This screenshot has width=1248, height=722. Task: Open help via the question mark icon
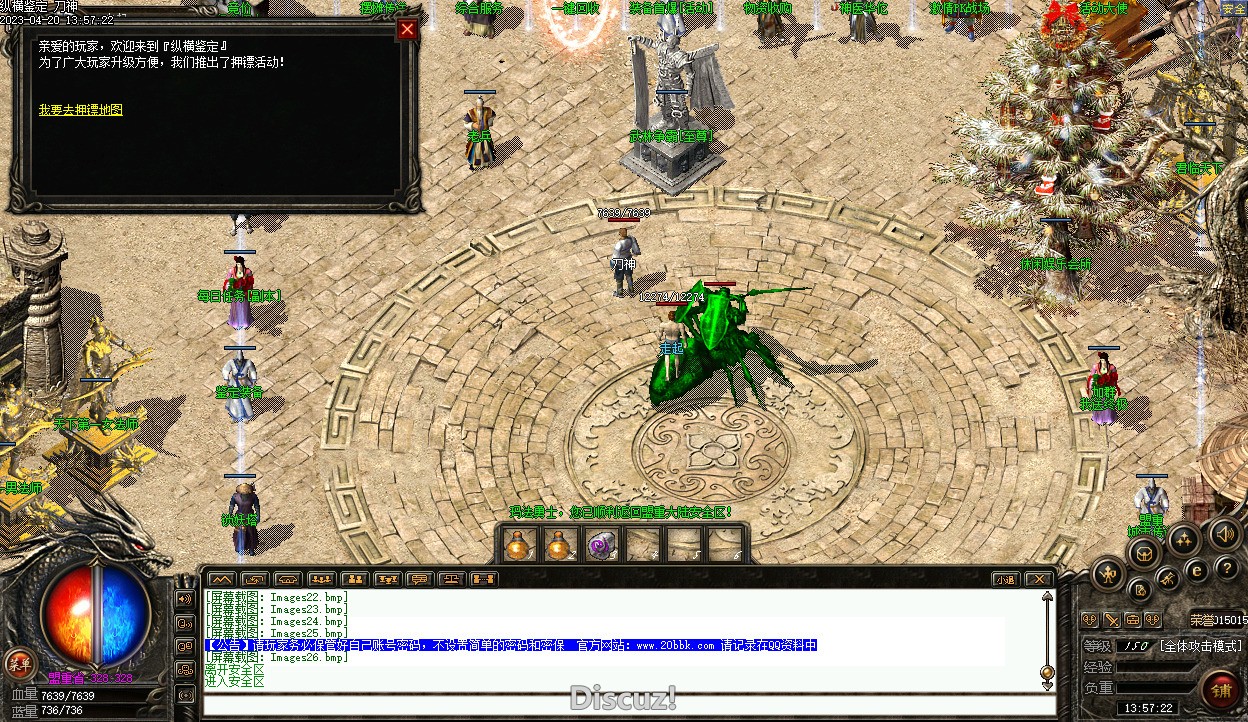(x=1225, y=568)
